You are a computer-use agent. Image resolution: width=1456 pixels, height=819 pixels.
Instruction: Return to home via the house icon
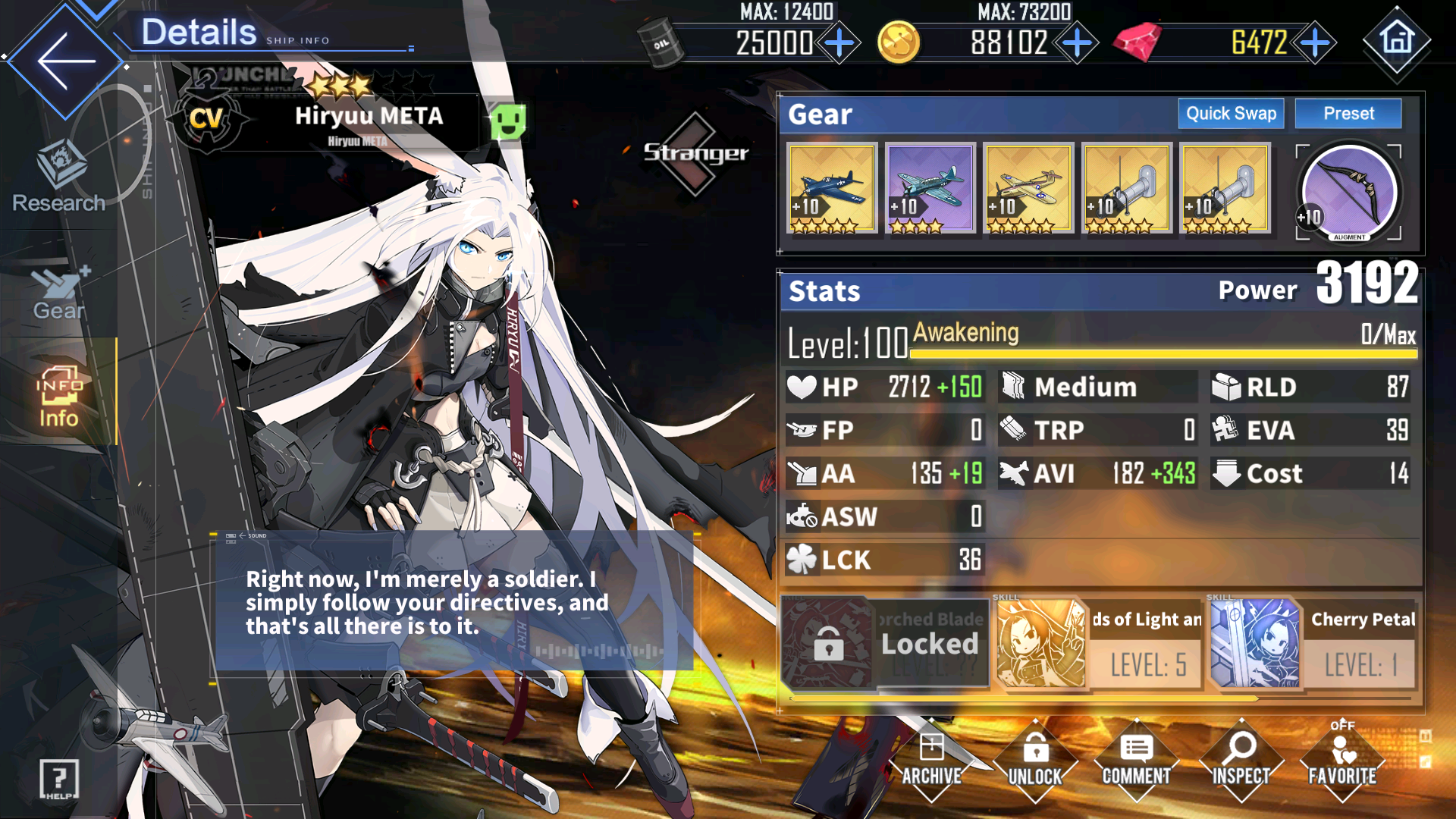(1398, 42)
